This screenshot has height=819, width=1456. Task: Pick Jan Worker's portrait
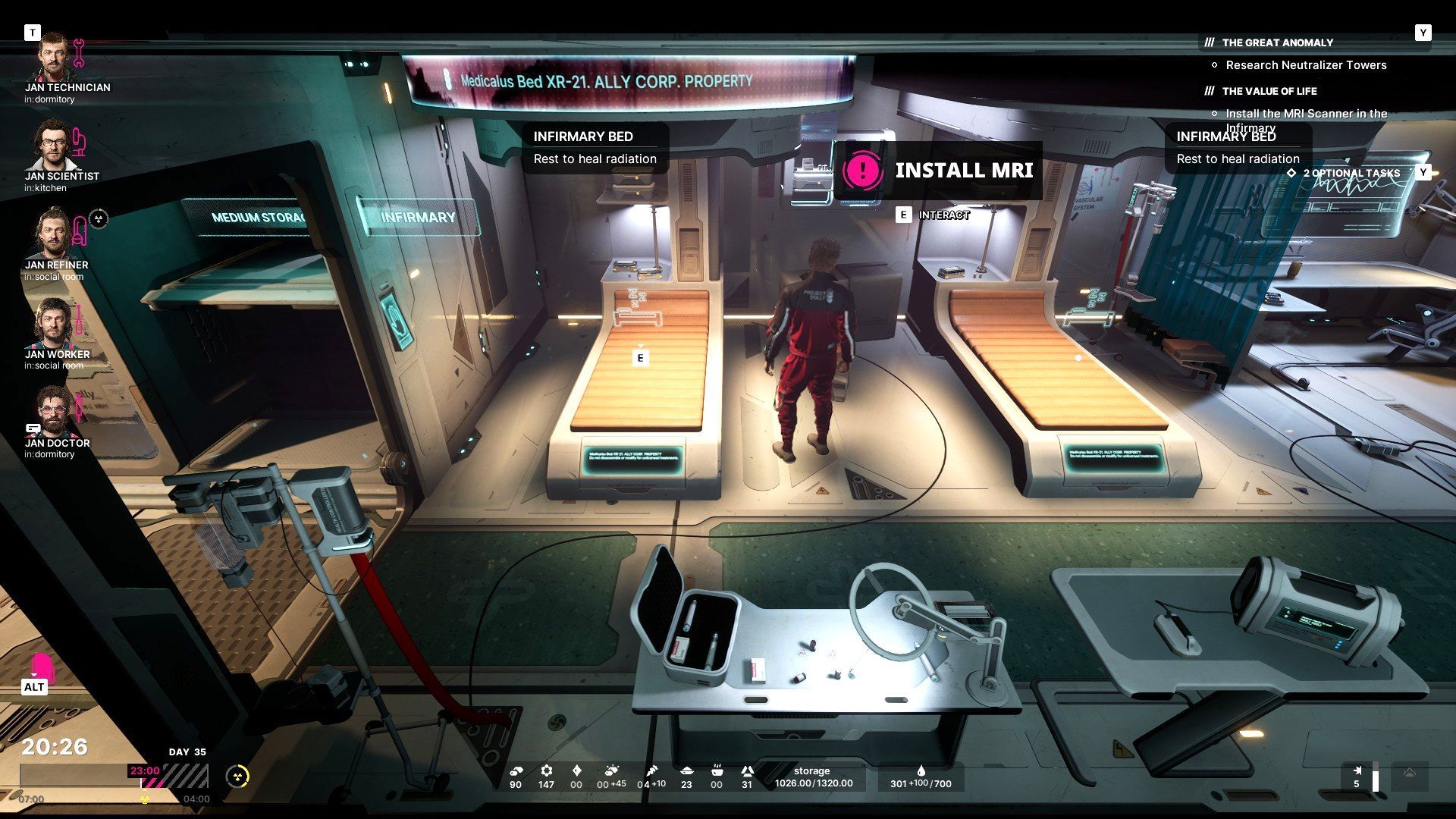click(52, 324)
